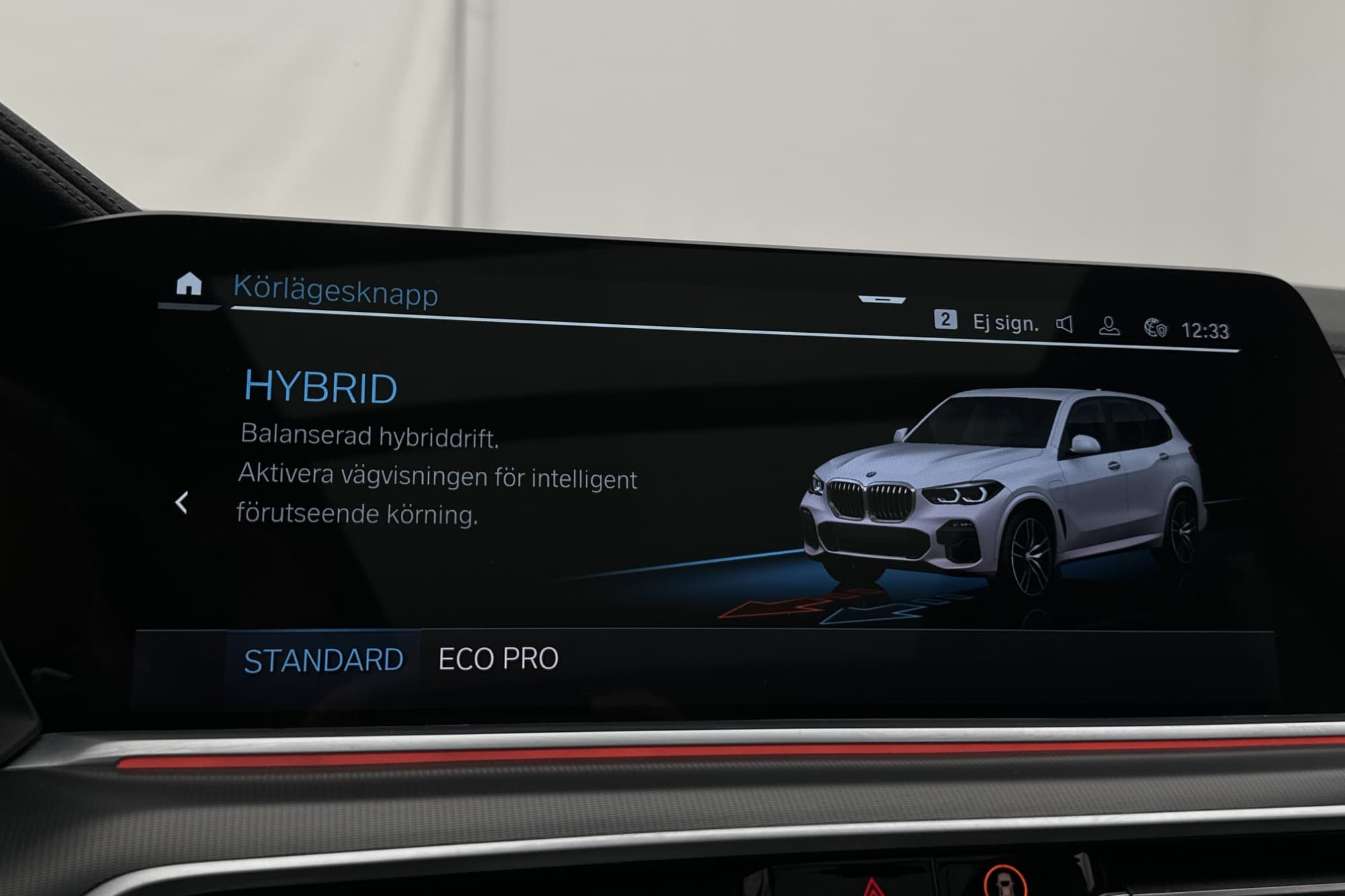Image resolution: width=1345 pixels, height=896 pixels.
Task: Select the STANDARD drive mode
Action: (x=323, y=661)
